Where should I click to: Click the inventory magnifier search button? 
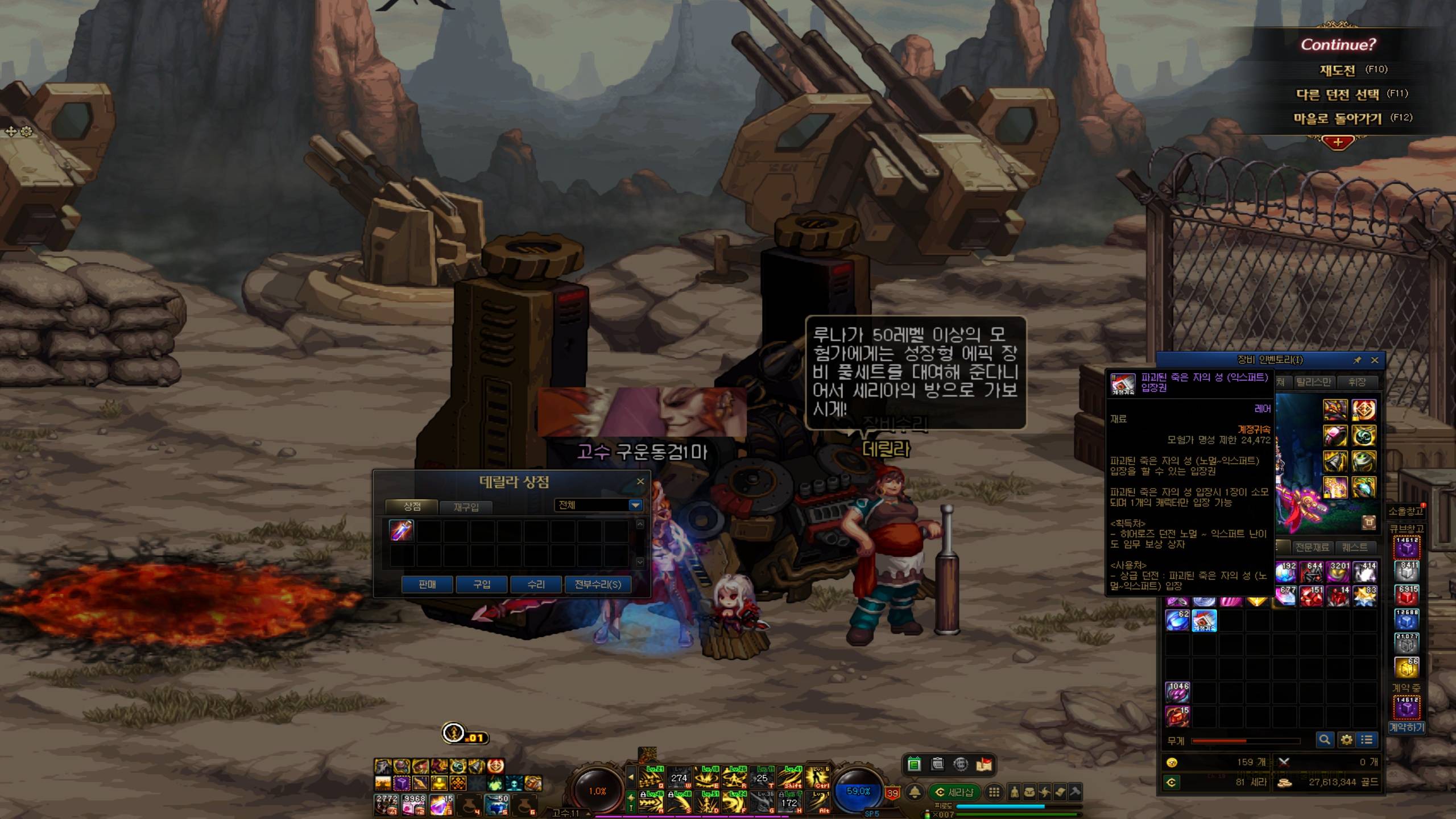point(1325,739)
